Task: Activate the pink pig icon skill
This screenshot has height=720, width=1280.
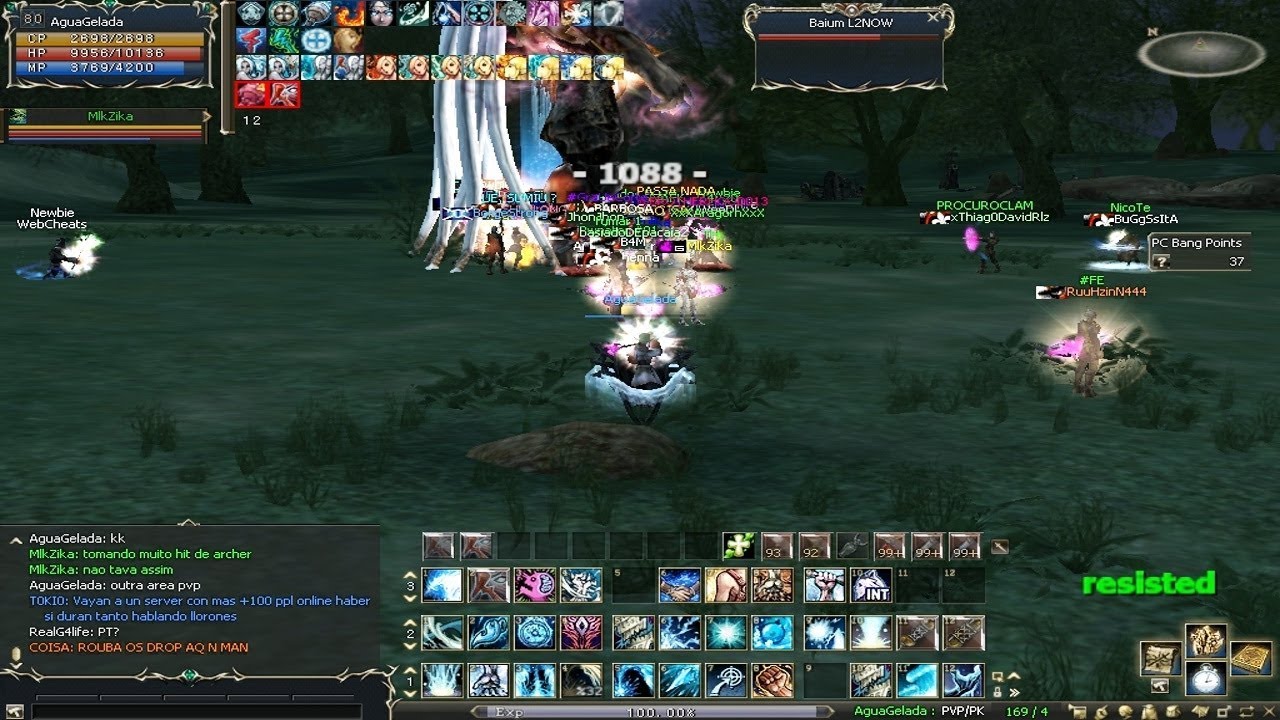Action: coord(534,585)
